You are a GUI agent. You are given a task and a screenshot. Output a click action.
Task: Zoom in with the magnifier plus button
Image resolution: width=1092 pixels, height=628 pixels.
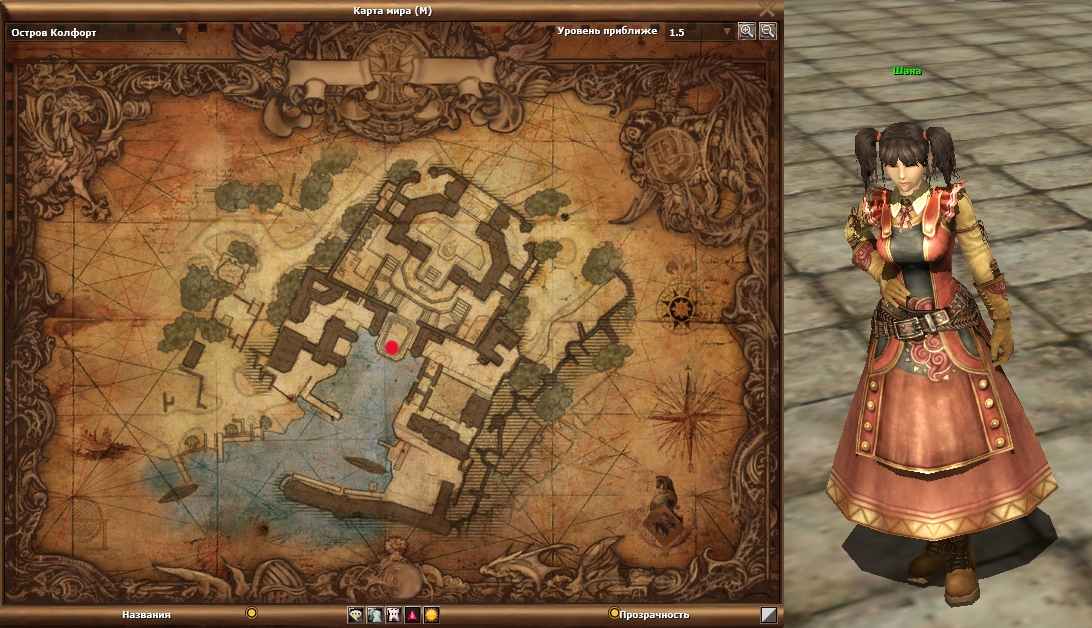(x=746, y=31)
